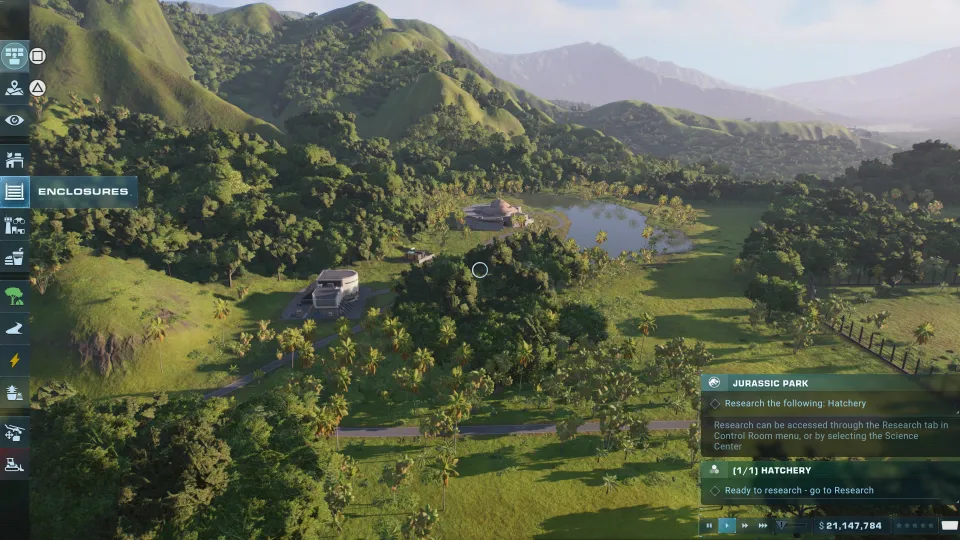Select the terrain landscaping tool icon
Screen dimensions: 960x540
tap(14, 393)
